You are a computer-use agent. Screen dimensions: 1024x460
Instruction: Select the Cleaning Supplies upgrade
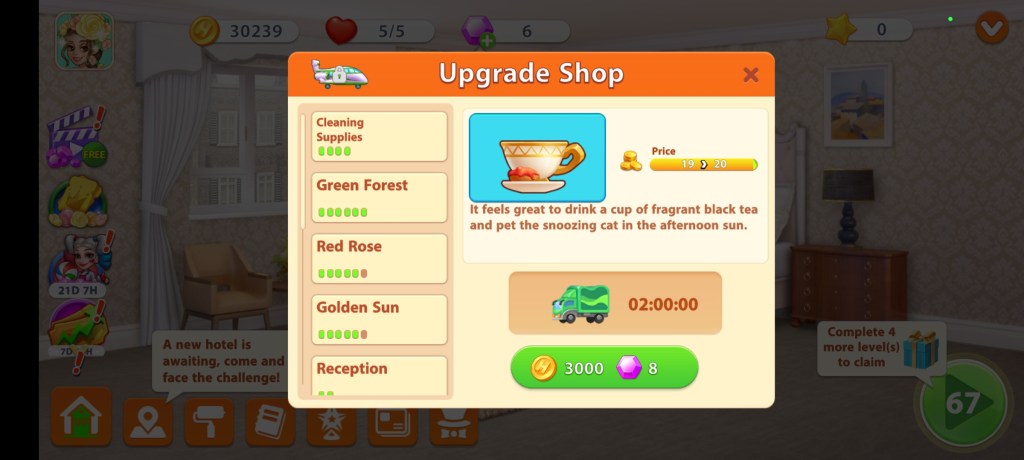coord(379,136)
